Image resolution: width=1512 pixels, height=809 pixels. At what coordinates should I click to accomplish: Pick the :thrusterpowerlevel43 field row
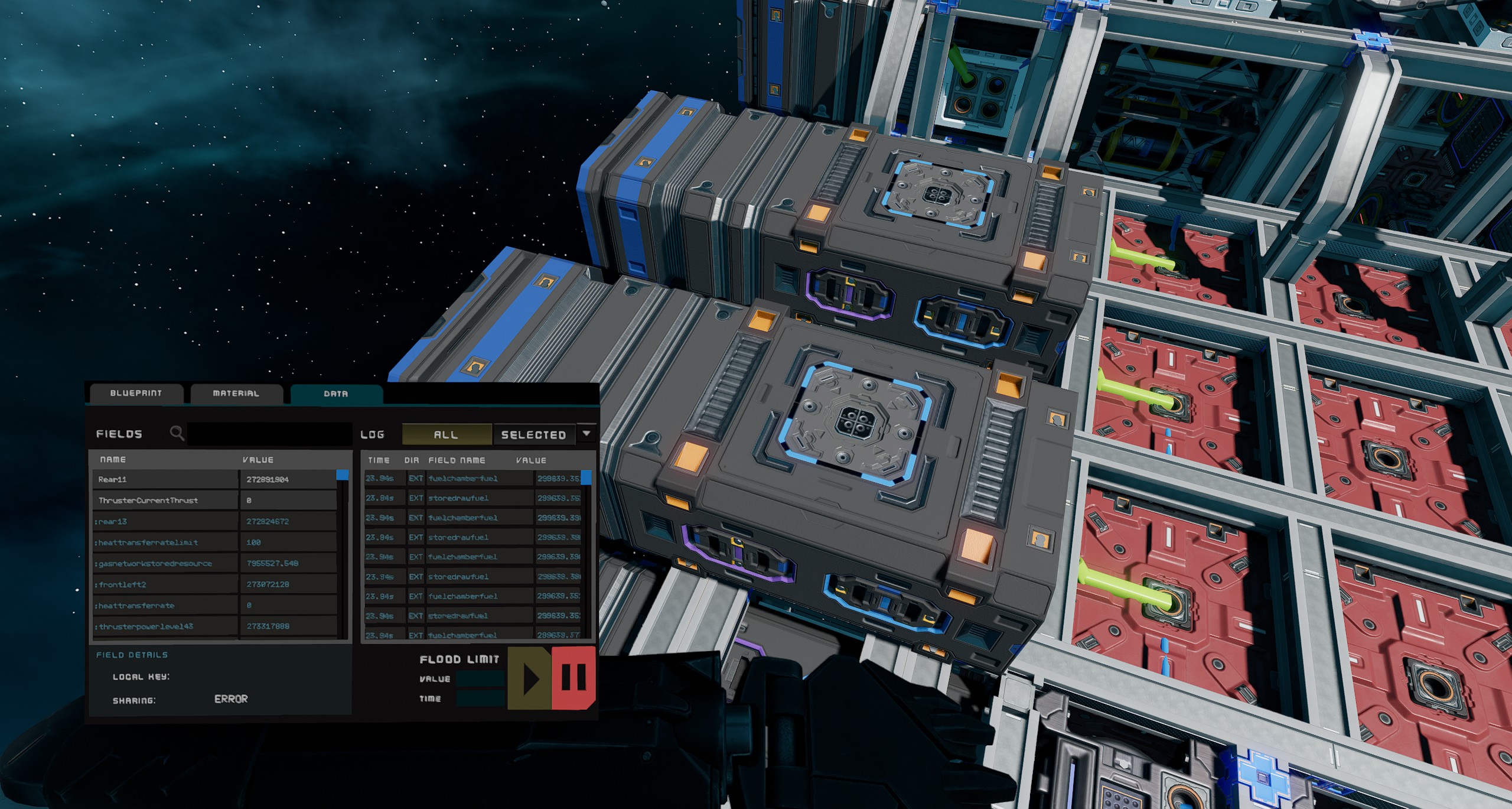click(165, 626)
